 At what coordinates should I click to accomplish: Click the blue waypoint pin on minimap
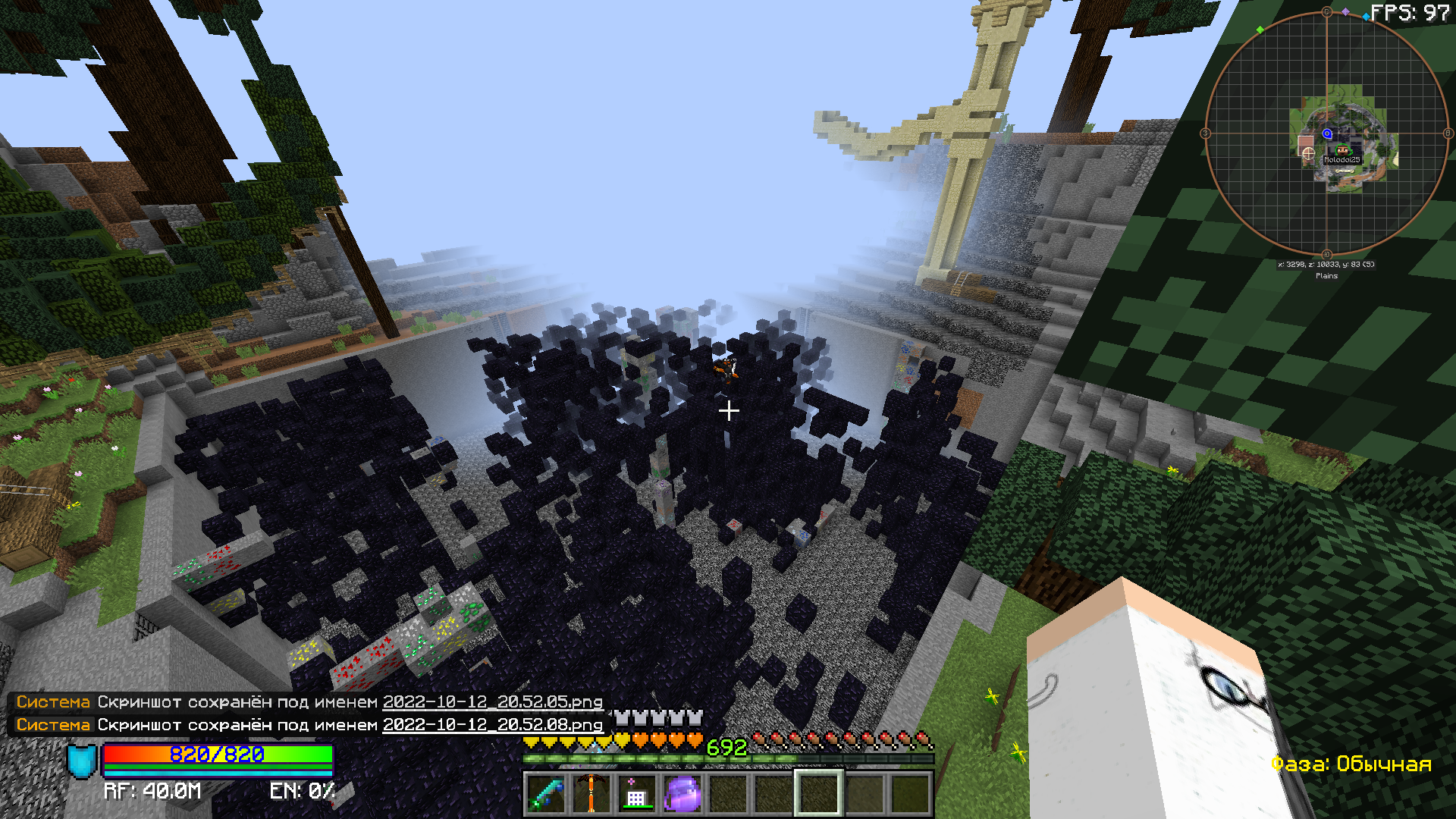1327,133
